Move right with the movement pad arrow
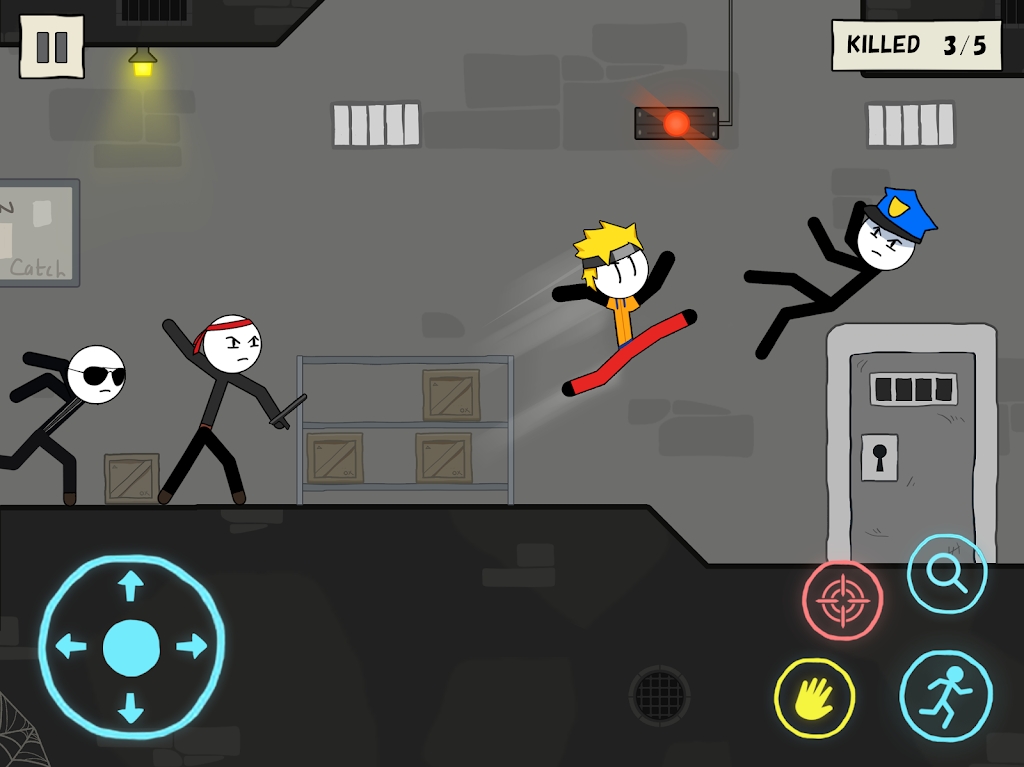This screenshot has height=767, width=1024. [191, 647]
